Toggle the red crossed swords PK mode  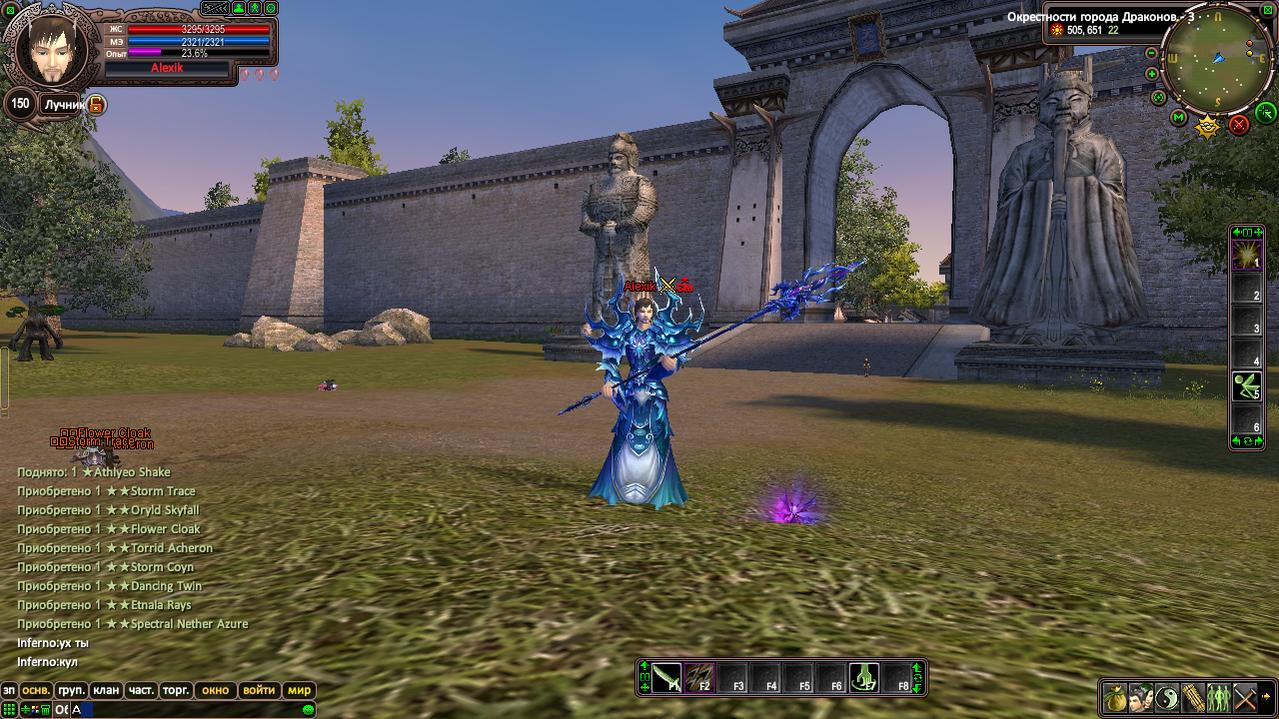pyautogui.click(x=1239, y=124)
